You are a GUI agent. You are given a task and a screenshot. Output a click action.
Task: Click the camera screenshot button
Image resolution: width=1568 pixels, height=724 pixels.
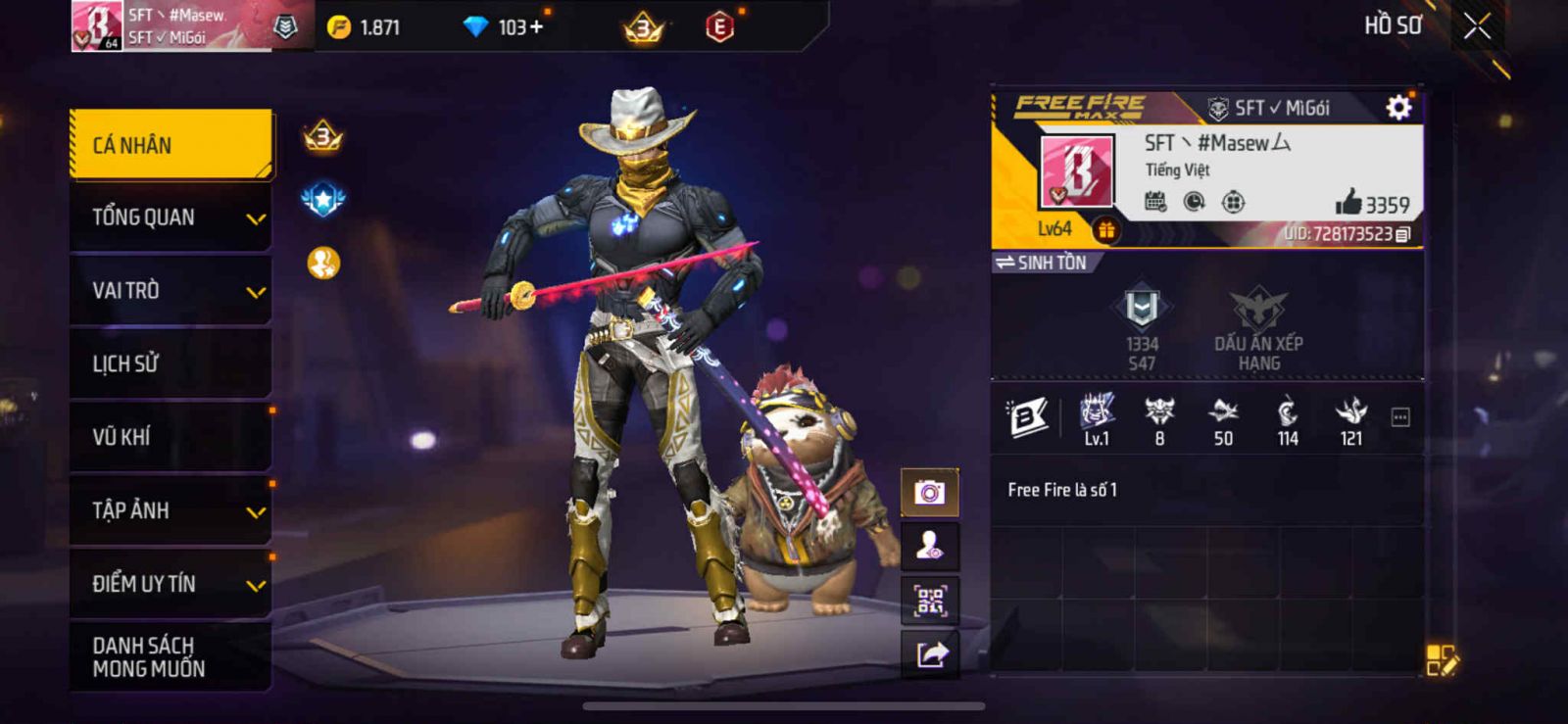[929, 492]
